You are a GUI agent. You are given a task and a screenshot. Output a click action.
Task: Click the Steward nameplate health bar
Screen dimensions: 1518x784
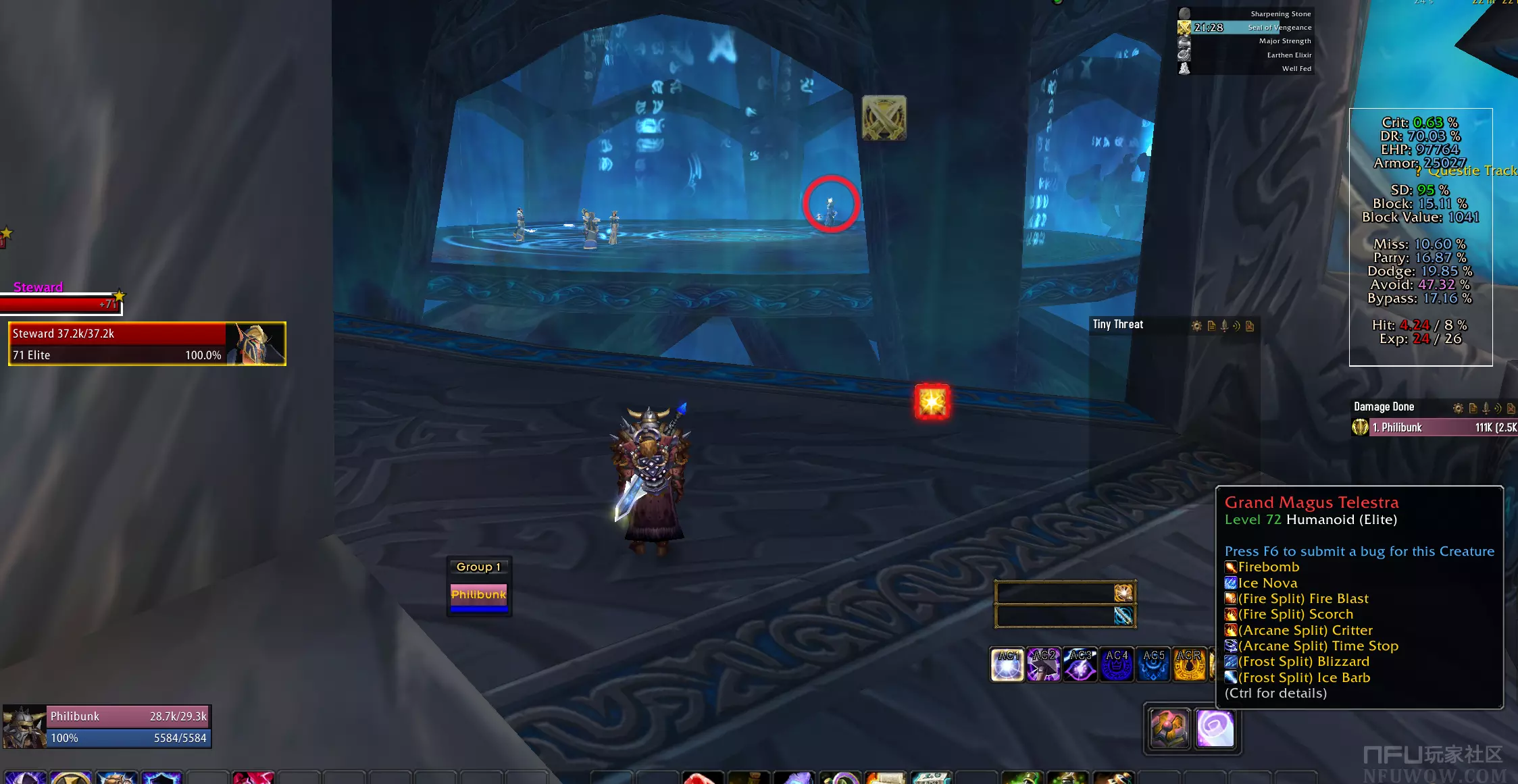click(x=59, y=305)
